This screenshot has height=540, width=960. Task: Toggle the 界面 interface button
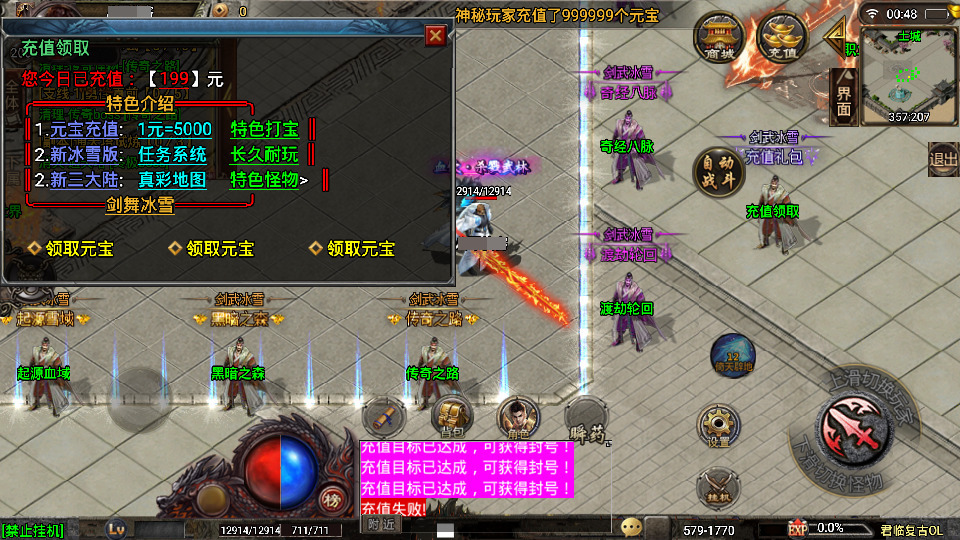coord(844,97)
